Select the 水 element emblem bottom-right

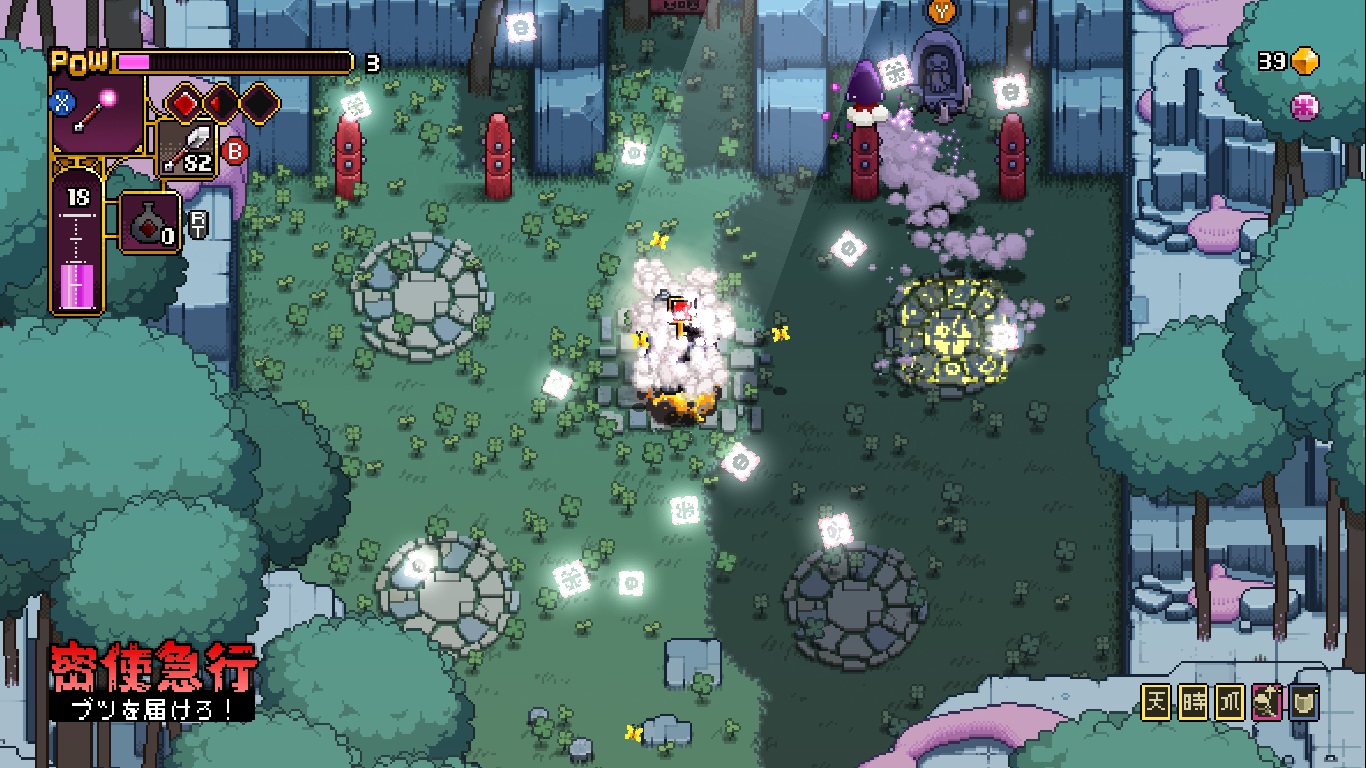[x=1230, y=702]
